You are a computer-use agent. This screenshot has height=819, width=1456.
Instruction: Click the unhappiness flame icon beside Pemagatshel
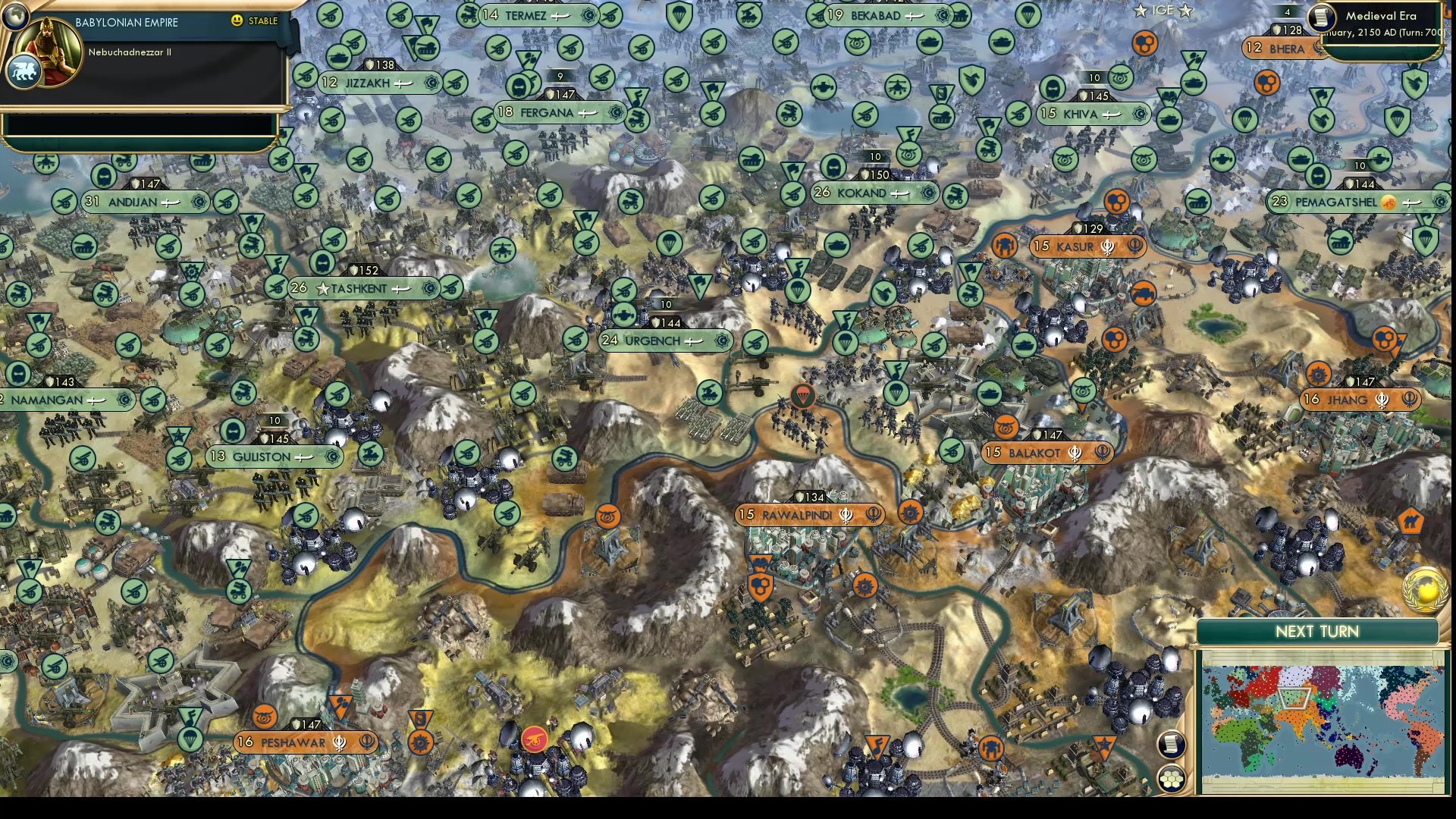point(1389,202)
